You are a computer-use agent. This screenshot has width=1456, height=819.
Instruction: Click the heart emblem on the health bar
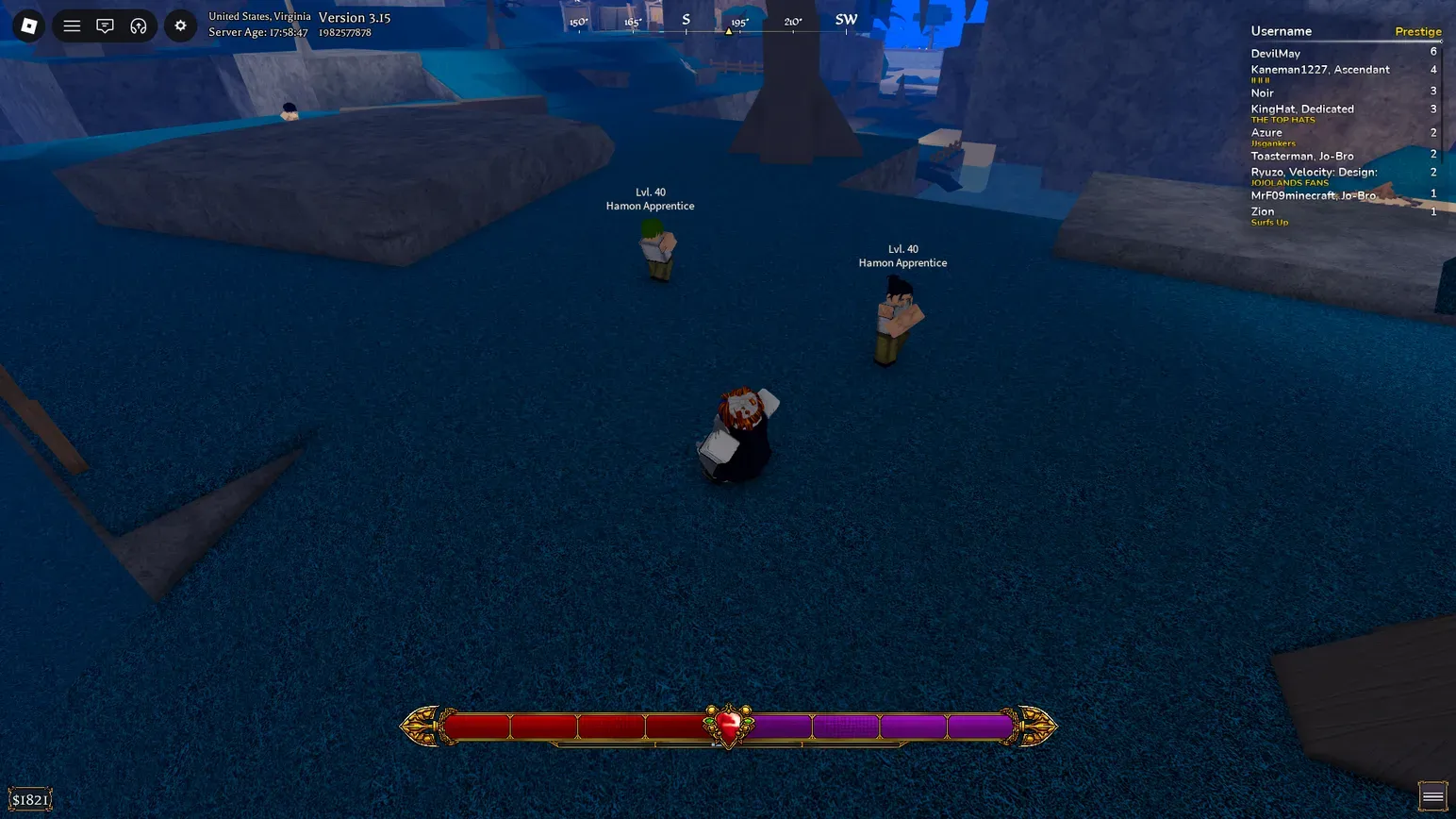(728, 723)
